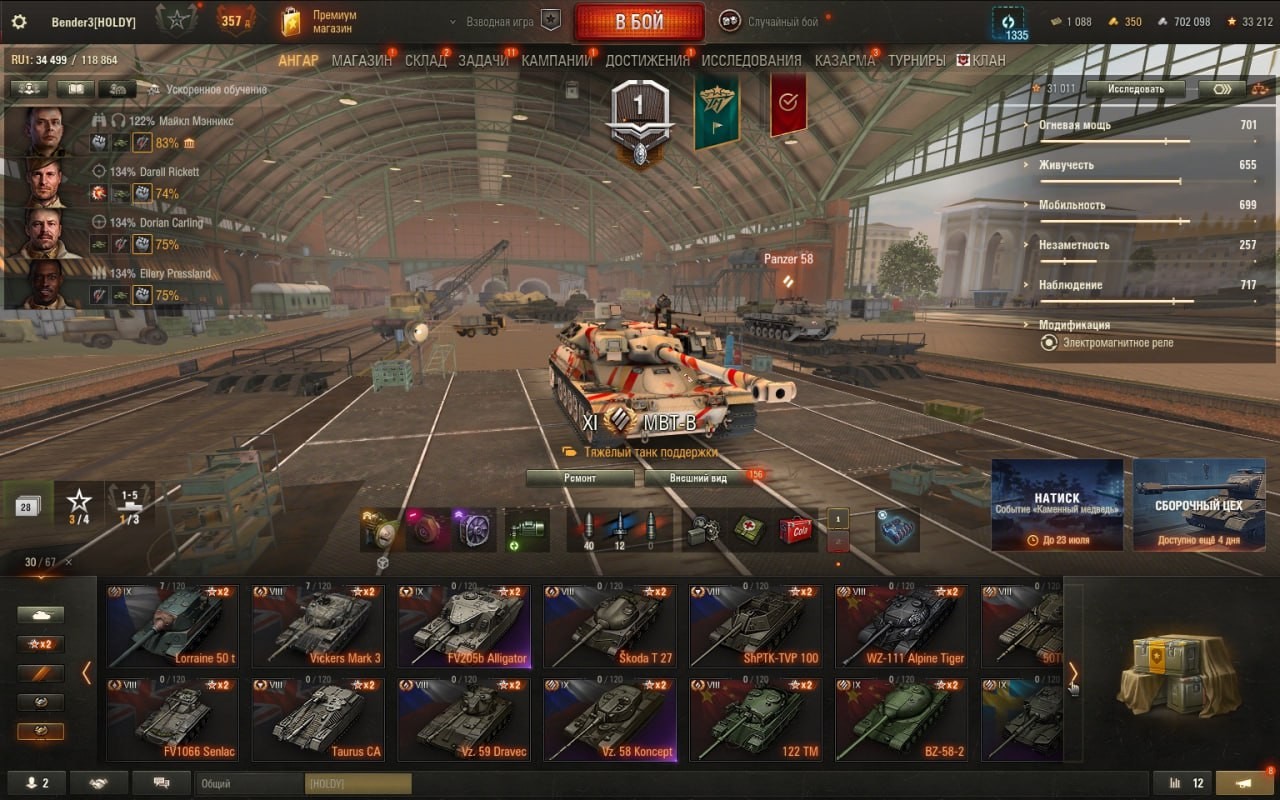Open the ИССЛЕДОВАНИЯ tab
The height and width of the screenshot is (800, 1280).
tap(751, 60)
